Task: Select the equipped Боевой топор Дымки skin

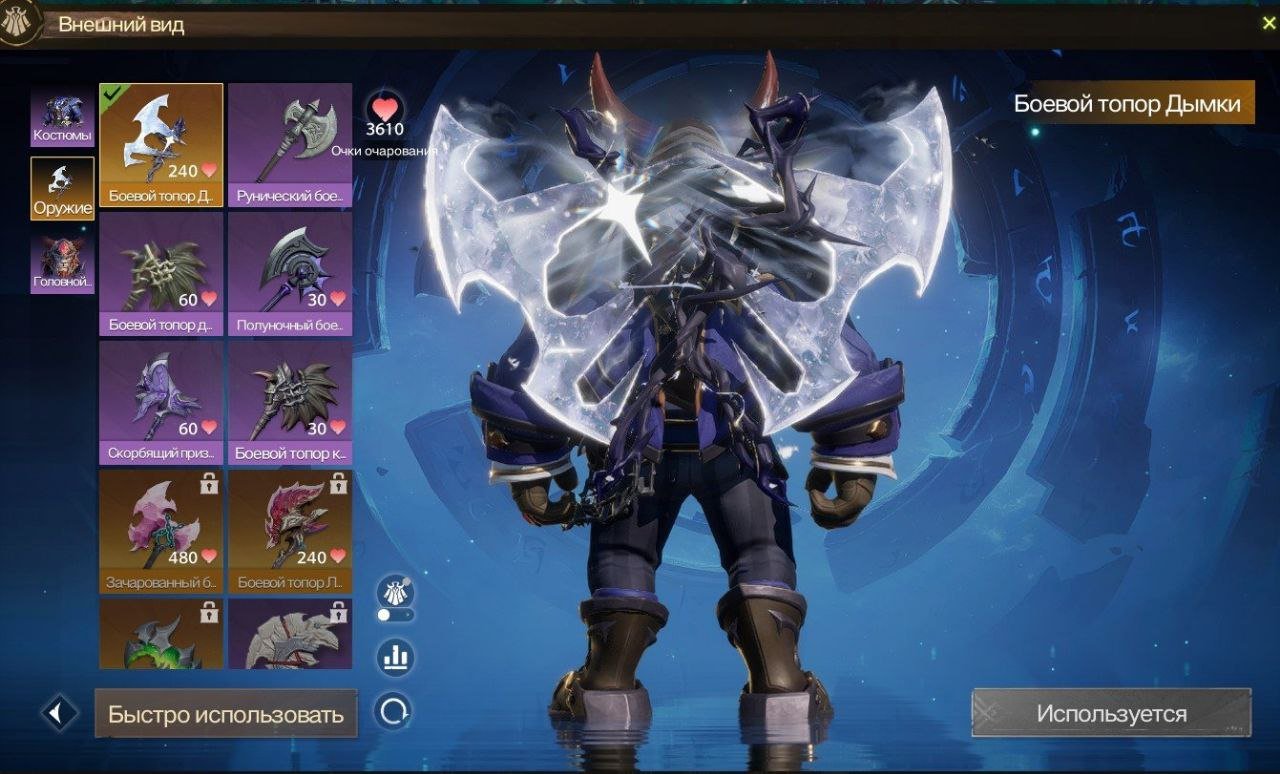Action: pyautogui.click(x=161, y=144)
